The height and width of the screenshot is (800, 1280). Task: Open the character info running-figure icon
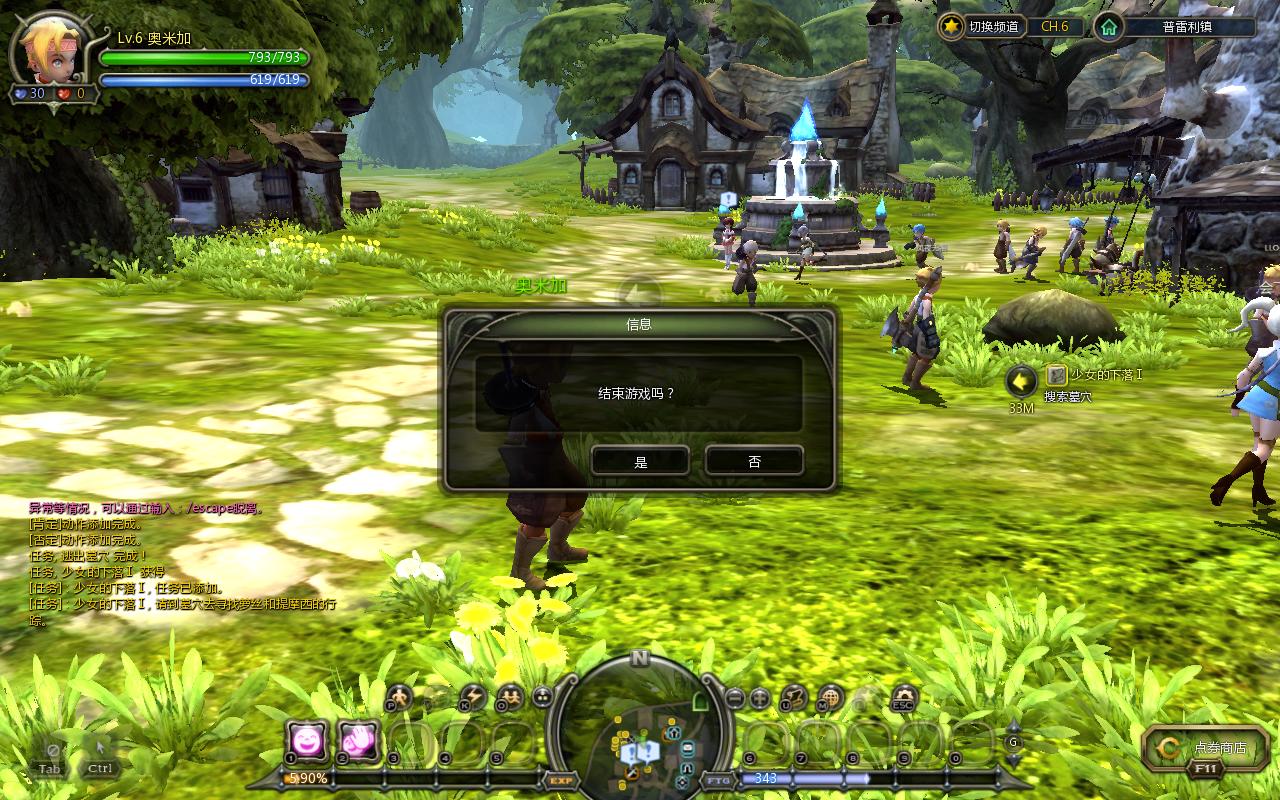(x=399, y=697)
